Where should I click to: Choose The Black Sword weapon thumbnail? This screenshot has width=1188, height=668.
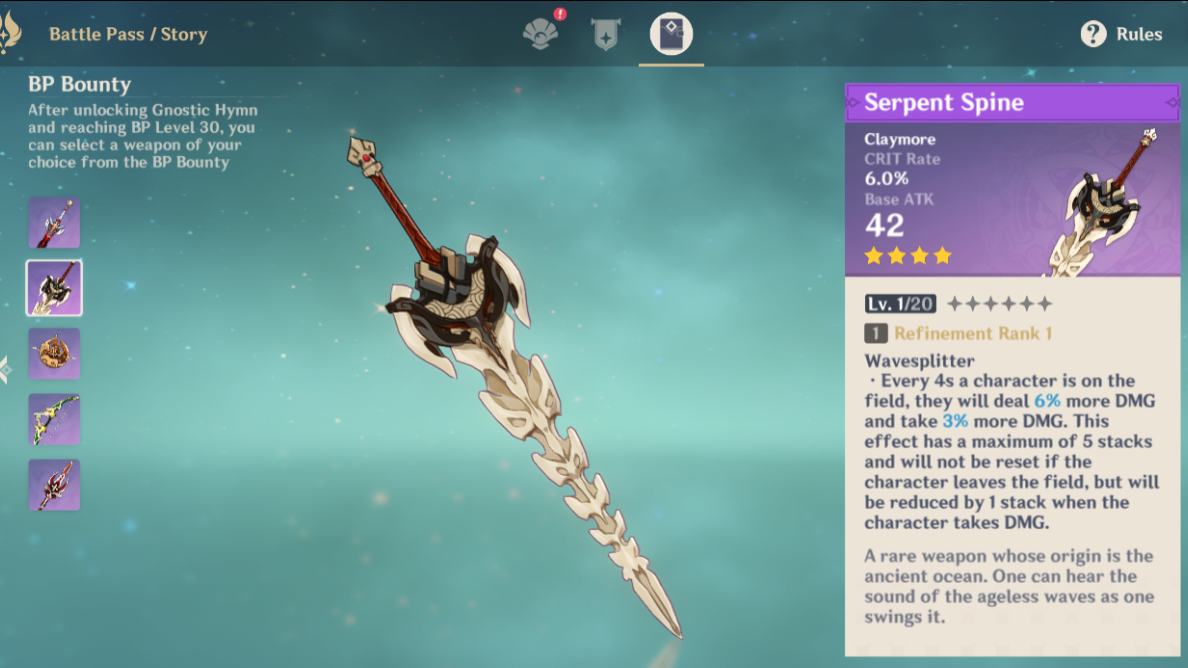click(54, 222)
